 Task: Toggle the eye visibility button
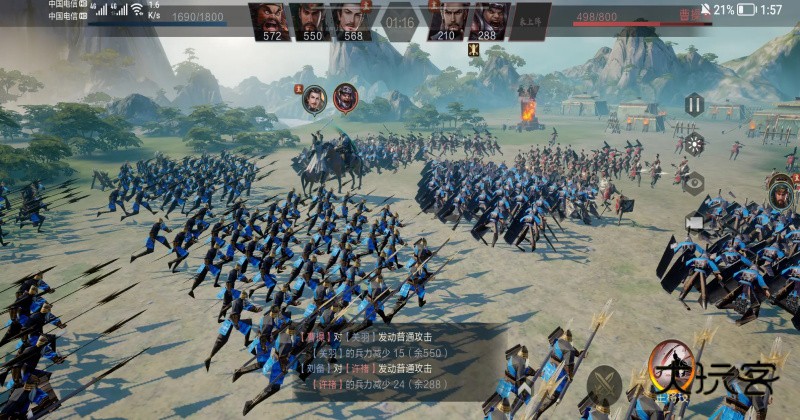point(694,183)
